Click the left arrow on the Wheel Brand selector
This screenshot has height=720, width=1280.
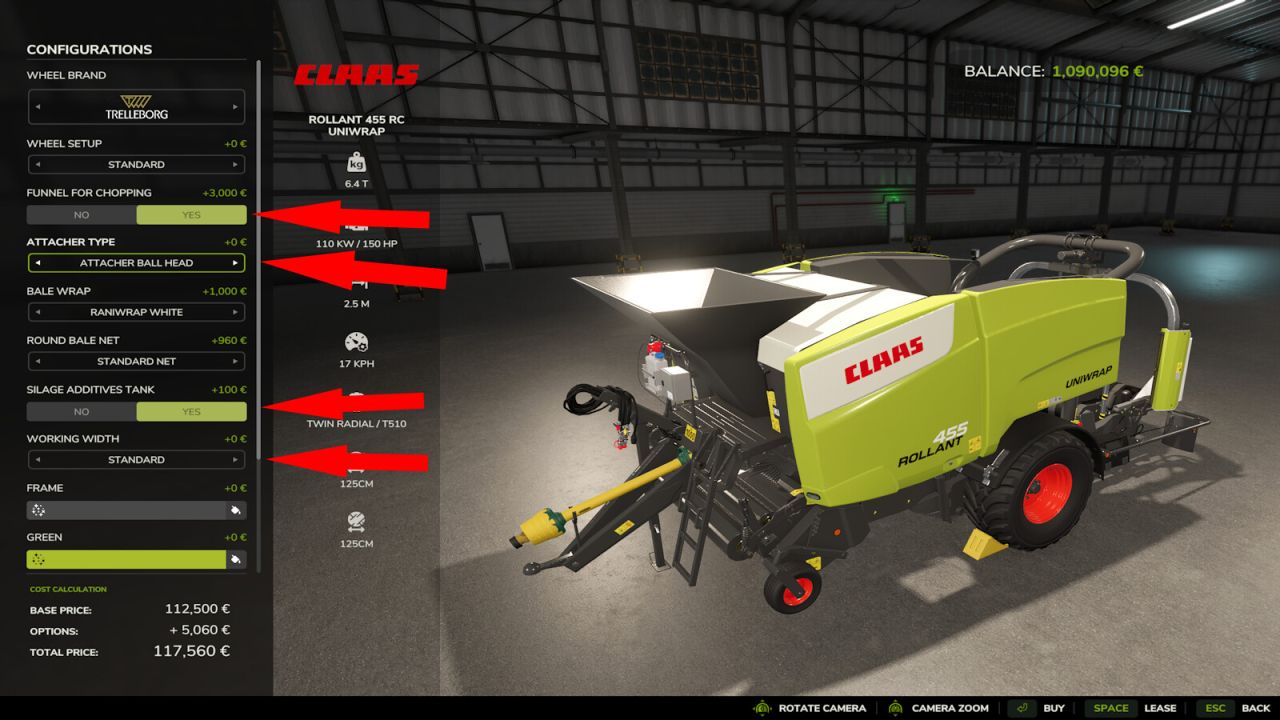(36, 107)
